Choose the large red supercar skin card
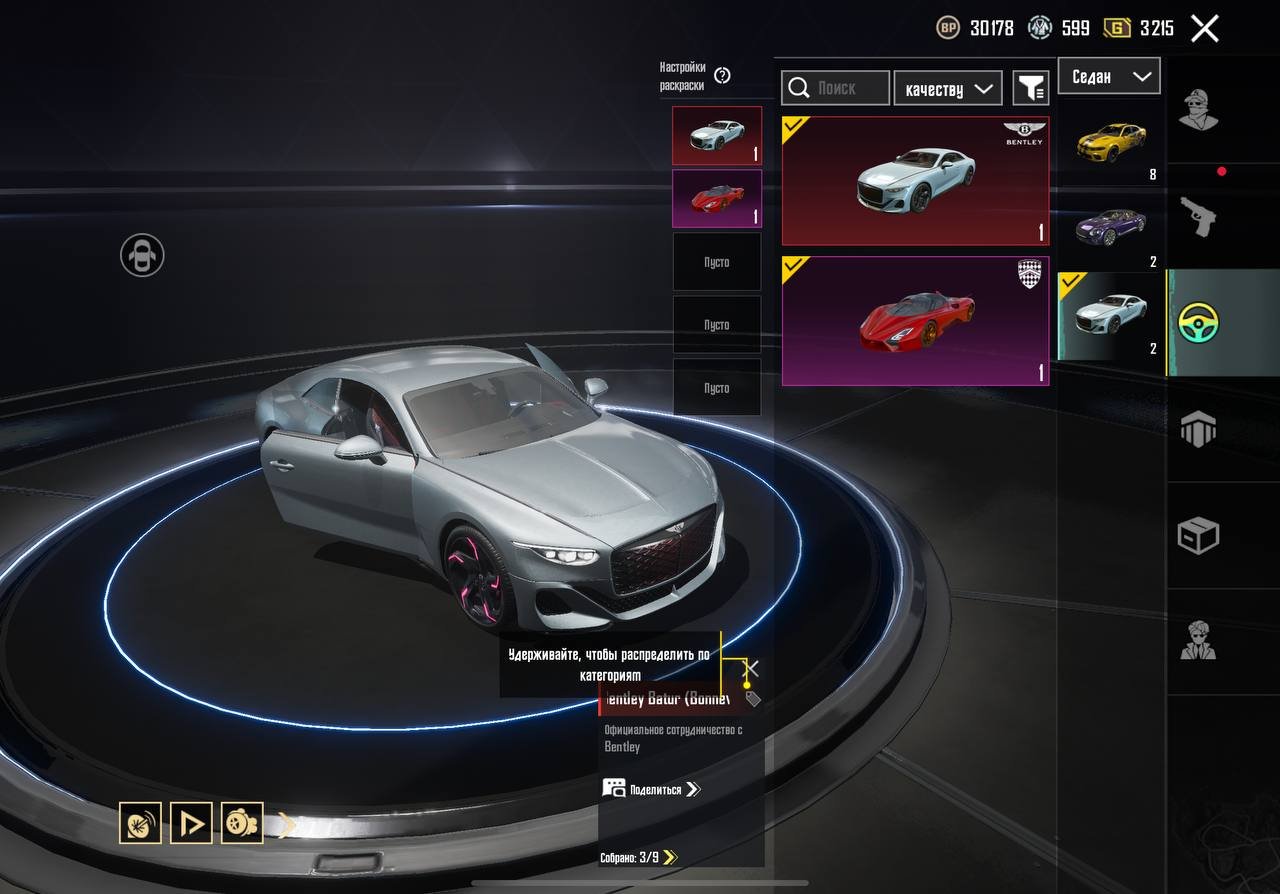The width and height of the screenshot is (1280, 894). click(x=915, y=321)
